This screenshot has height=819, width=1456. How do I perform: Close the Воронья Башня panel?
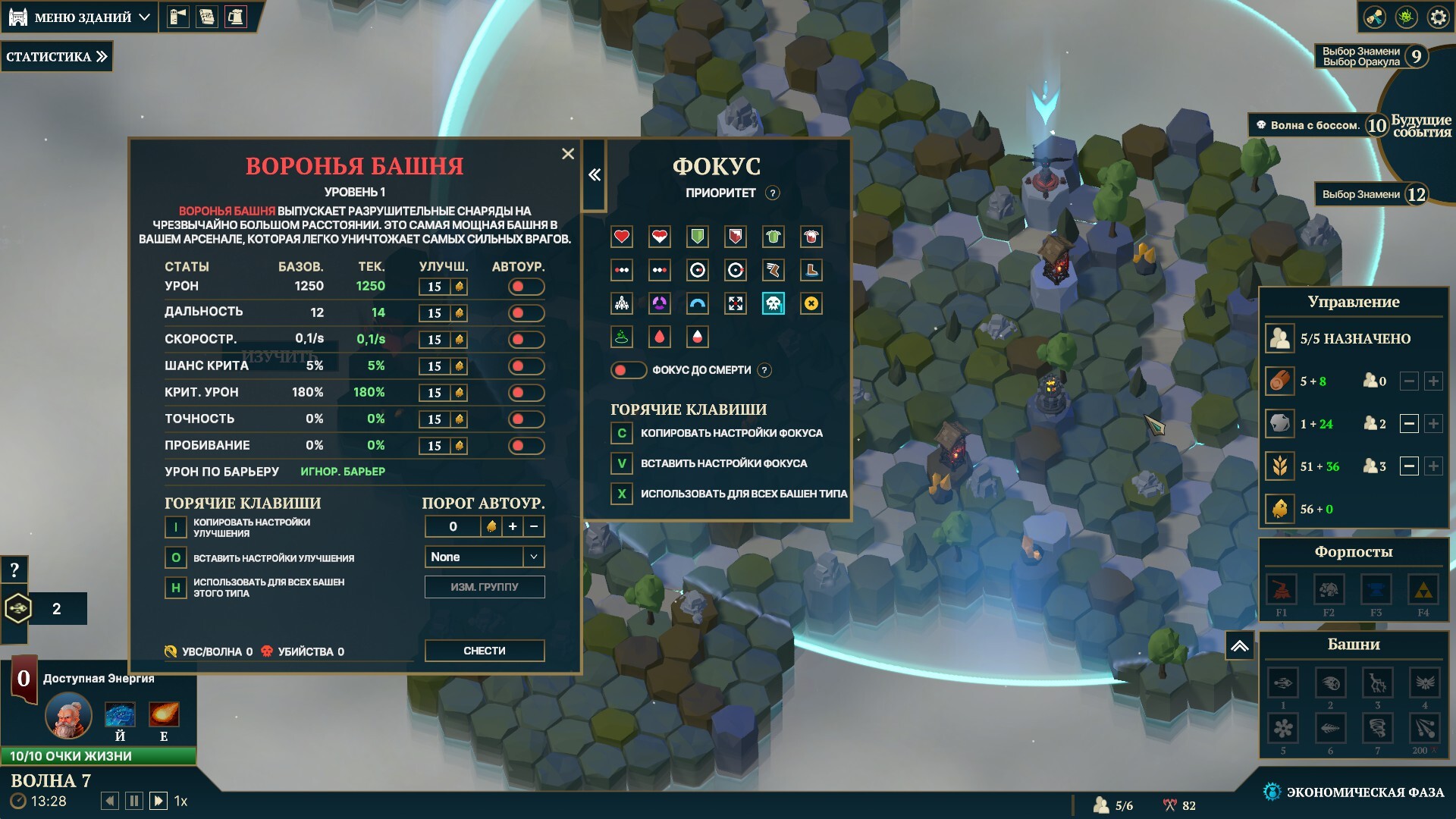(568, 154)
